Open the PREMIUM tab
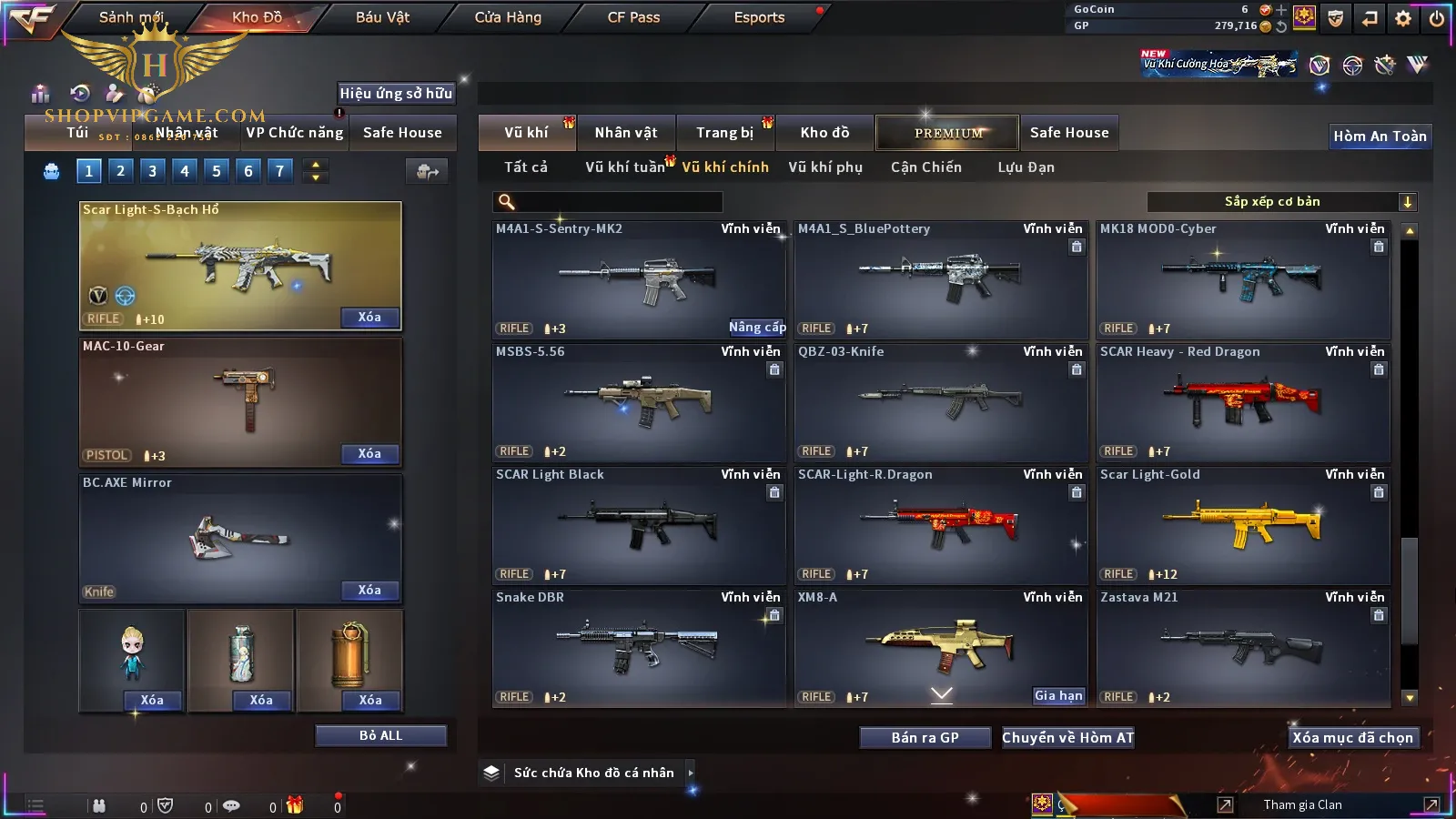This screenshot has height=819, width=1456. coord(948,133)
